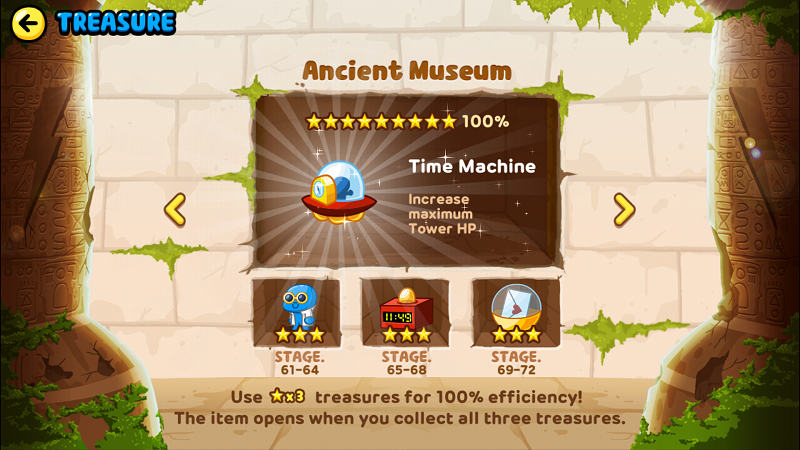Show the previous treasure set

point(175,209)
